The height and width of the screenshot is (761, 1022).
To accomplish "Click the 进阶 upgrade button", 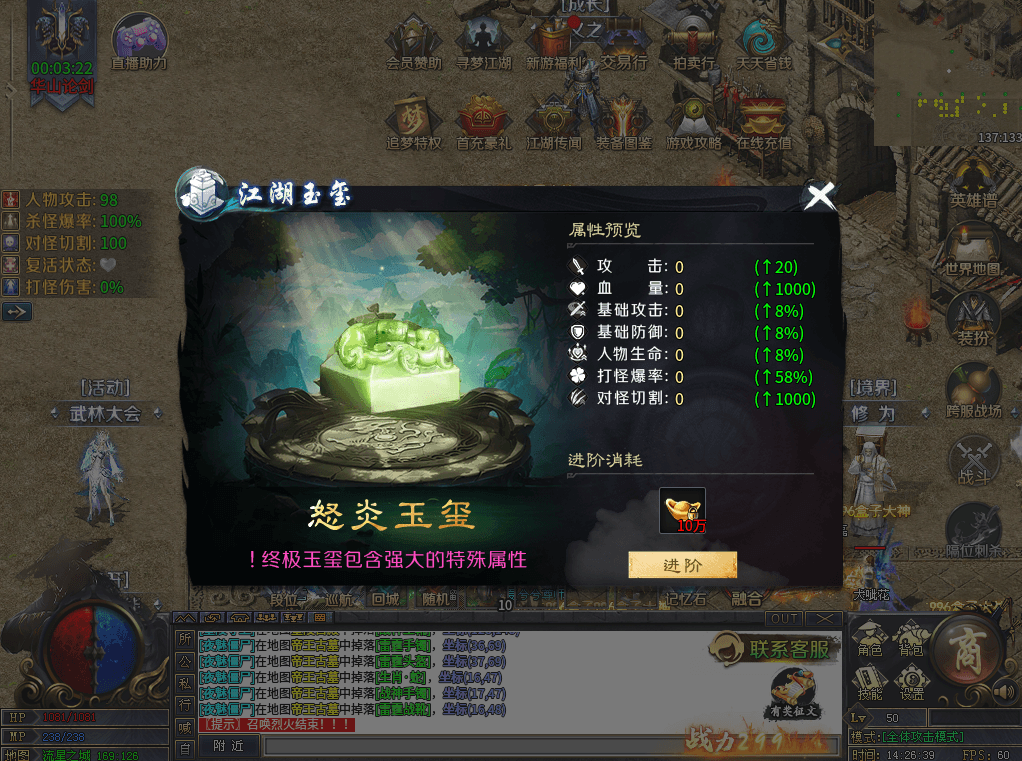I will click(x=682, y=565).
